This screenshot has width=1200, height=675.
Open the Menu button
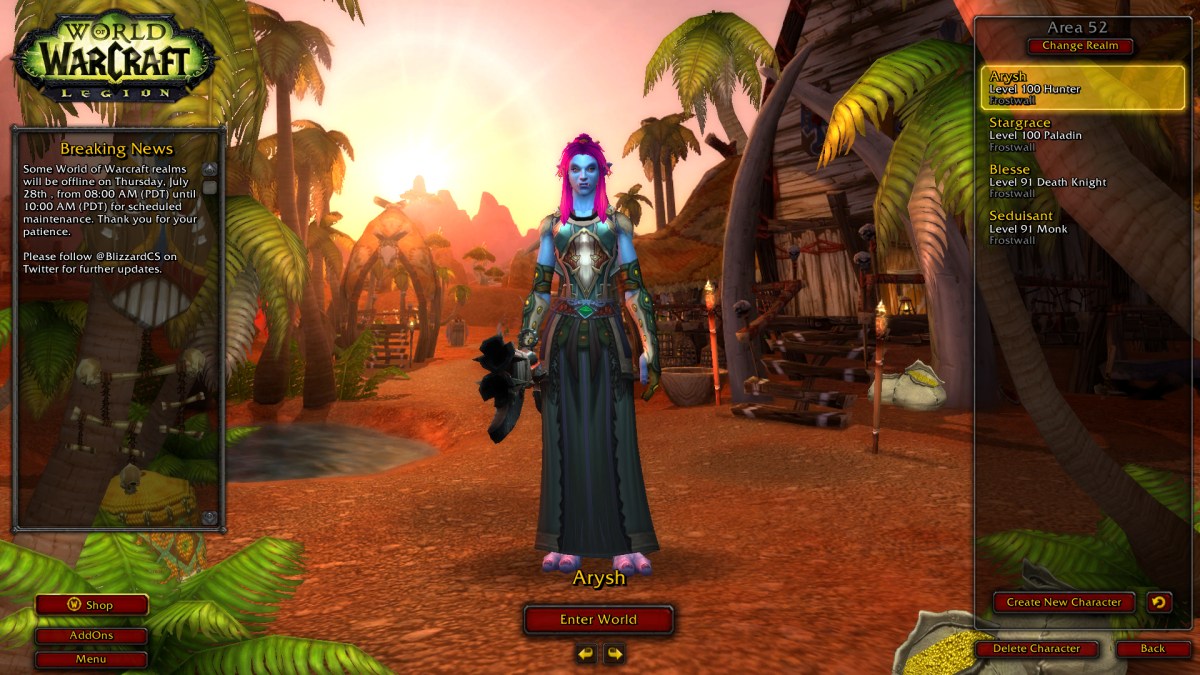click(x=92, y=660)
